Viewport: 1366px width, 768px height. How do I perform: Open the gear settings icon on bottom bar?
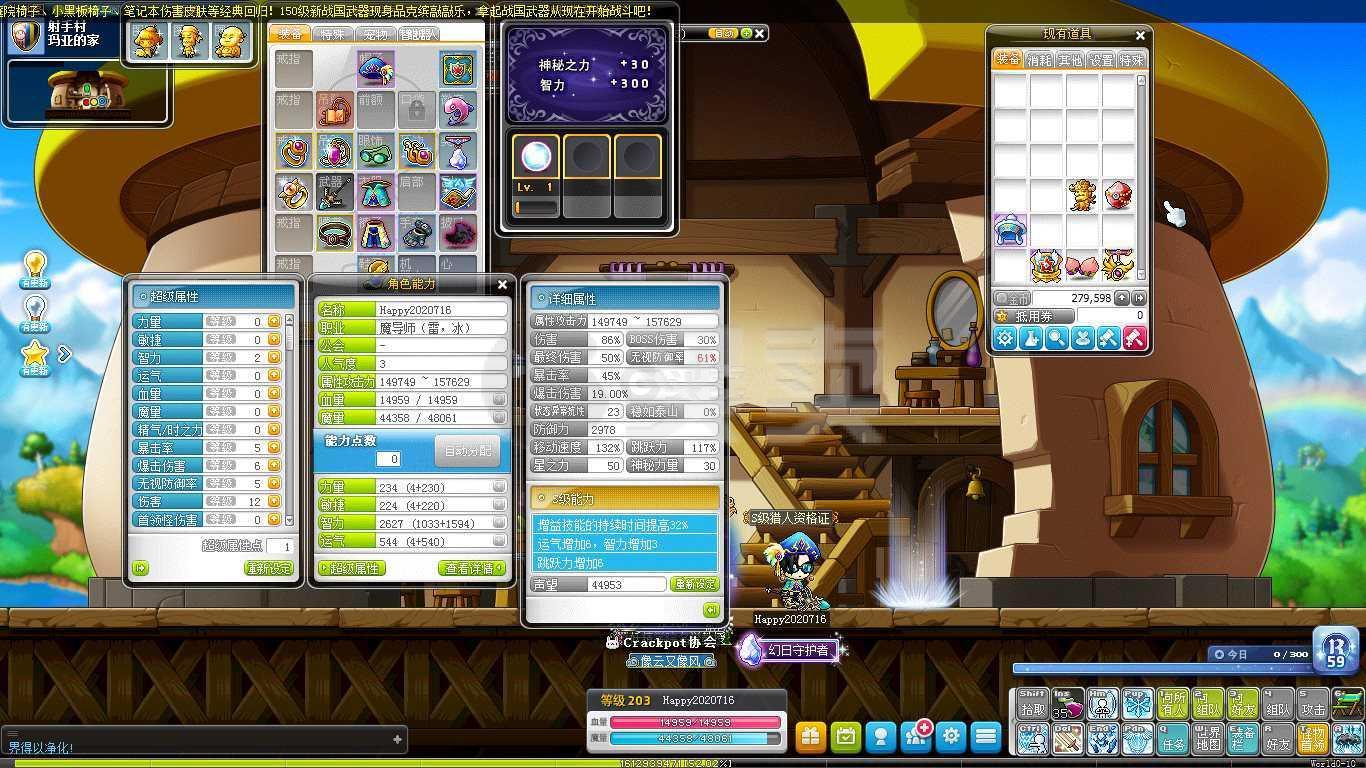(x=950, y=737)
